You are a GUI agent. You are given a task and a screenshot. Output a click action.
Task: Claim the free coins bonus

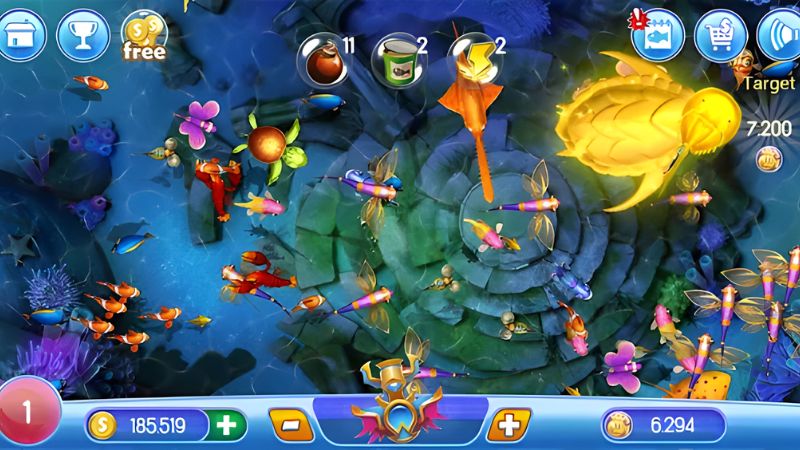[x=143, y=37]
